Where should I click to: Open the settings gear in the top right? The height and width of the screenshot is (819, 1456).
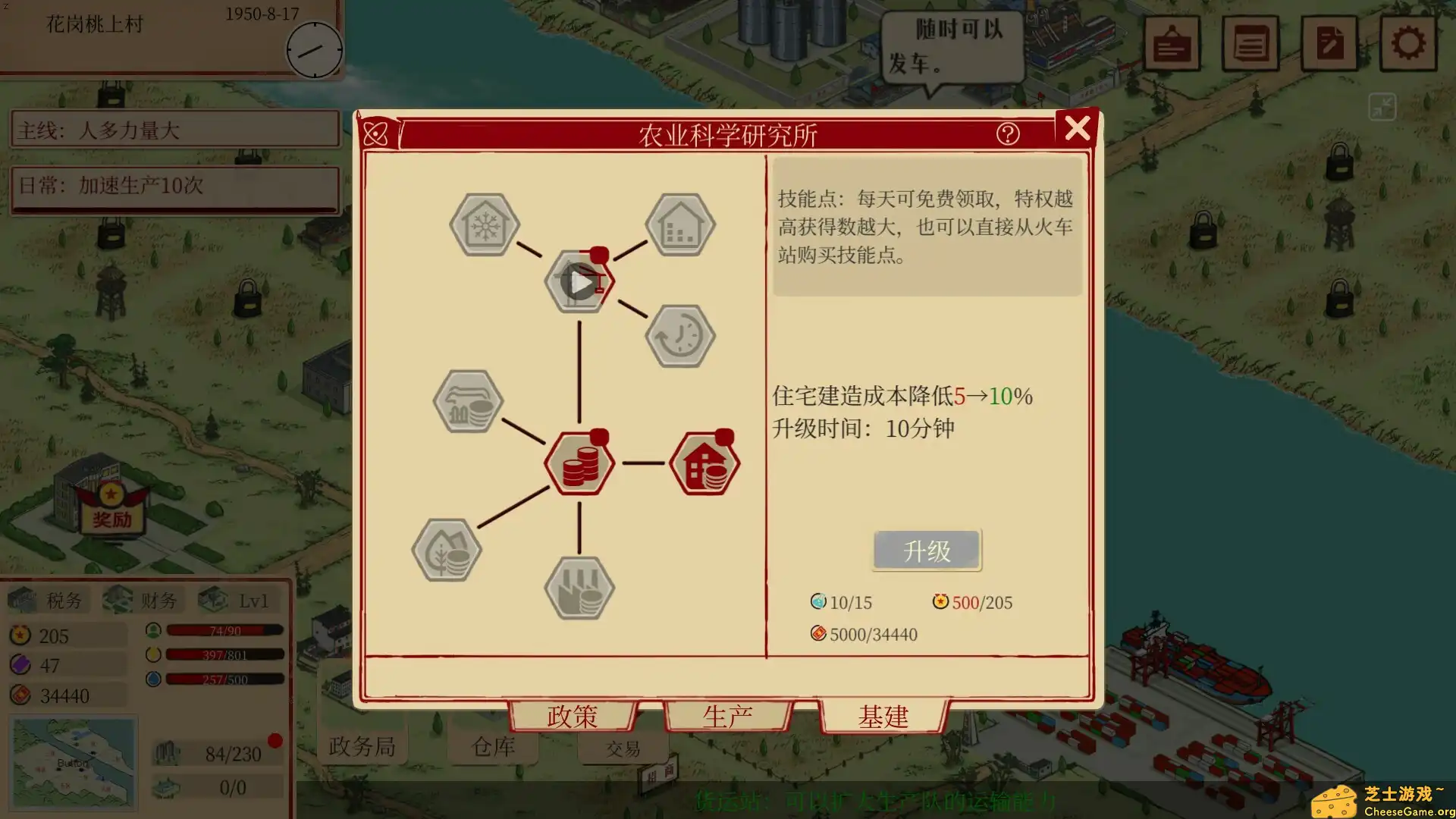1409,43
